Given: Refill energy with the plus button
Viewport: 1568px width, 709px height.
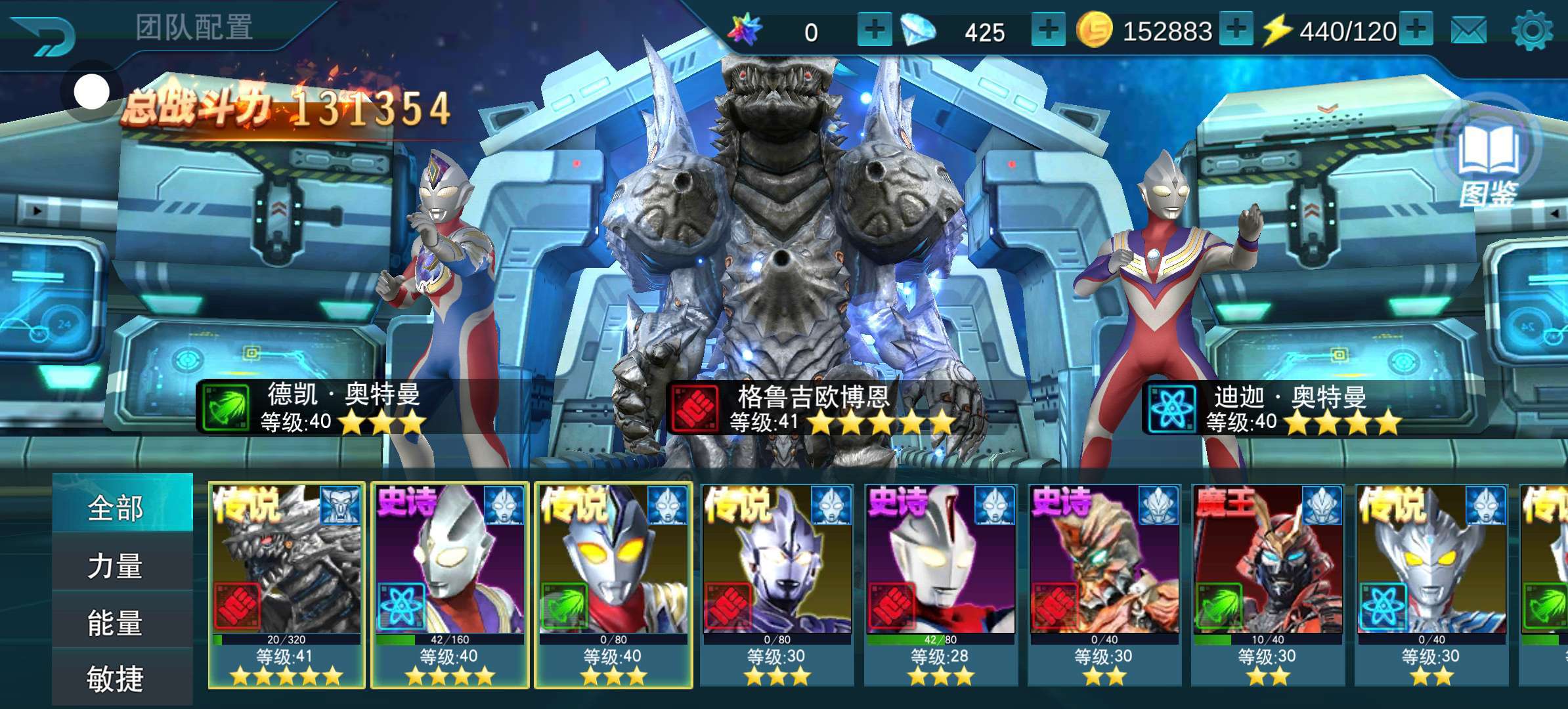Looking at the screenshot, I should click(1416, 30).
